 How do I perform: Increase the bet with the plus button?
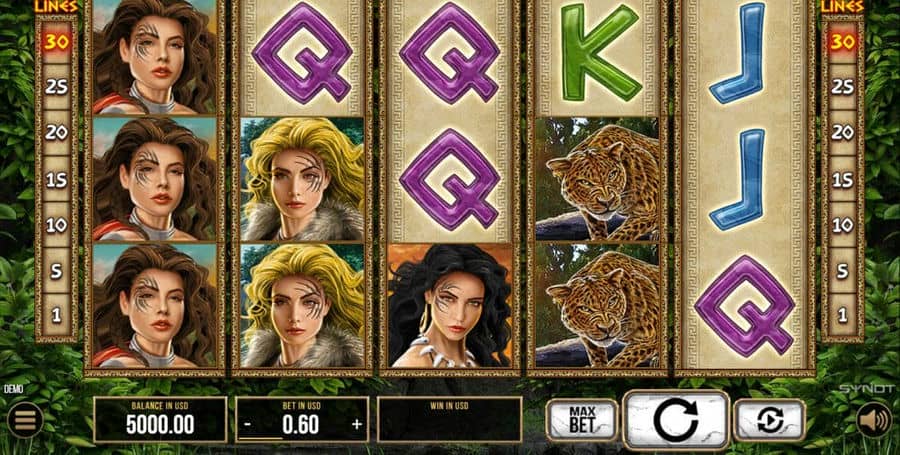pos(356,423)
